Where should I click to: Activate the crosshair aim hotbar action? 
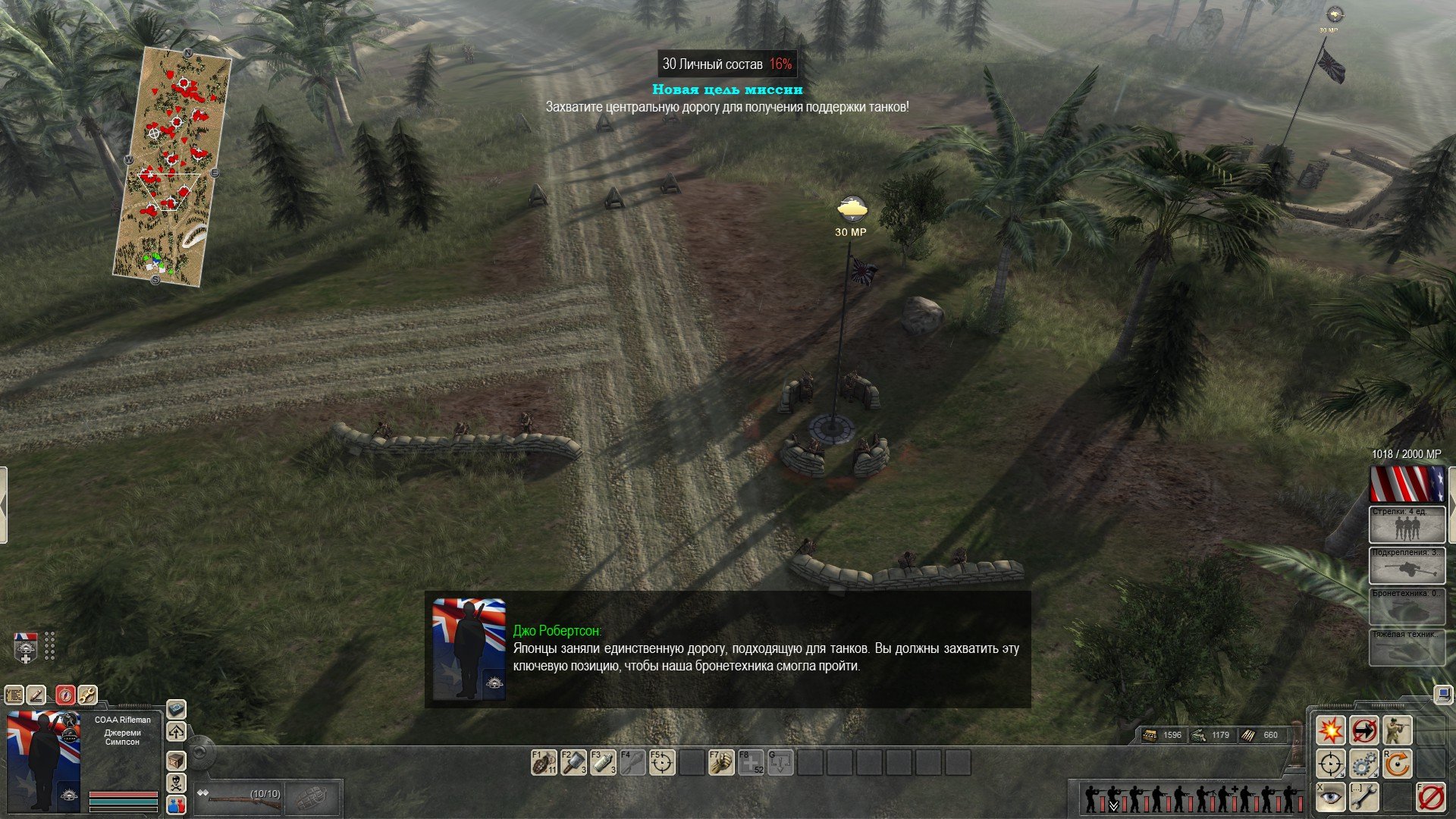[662, 762]
